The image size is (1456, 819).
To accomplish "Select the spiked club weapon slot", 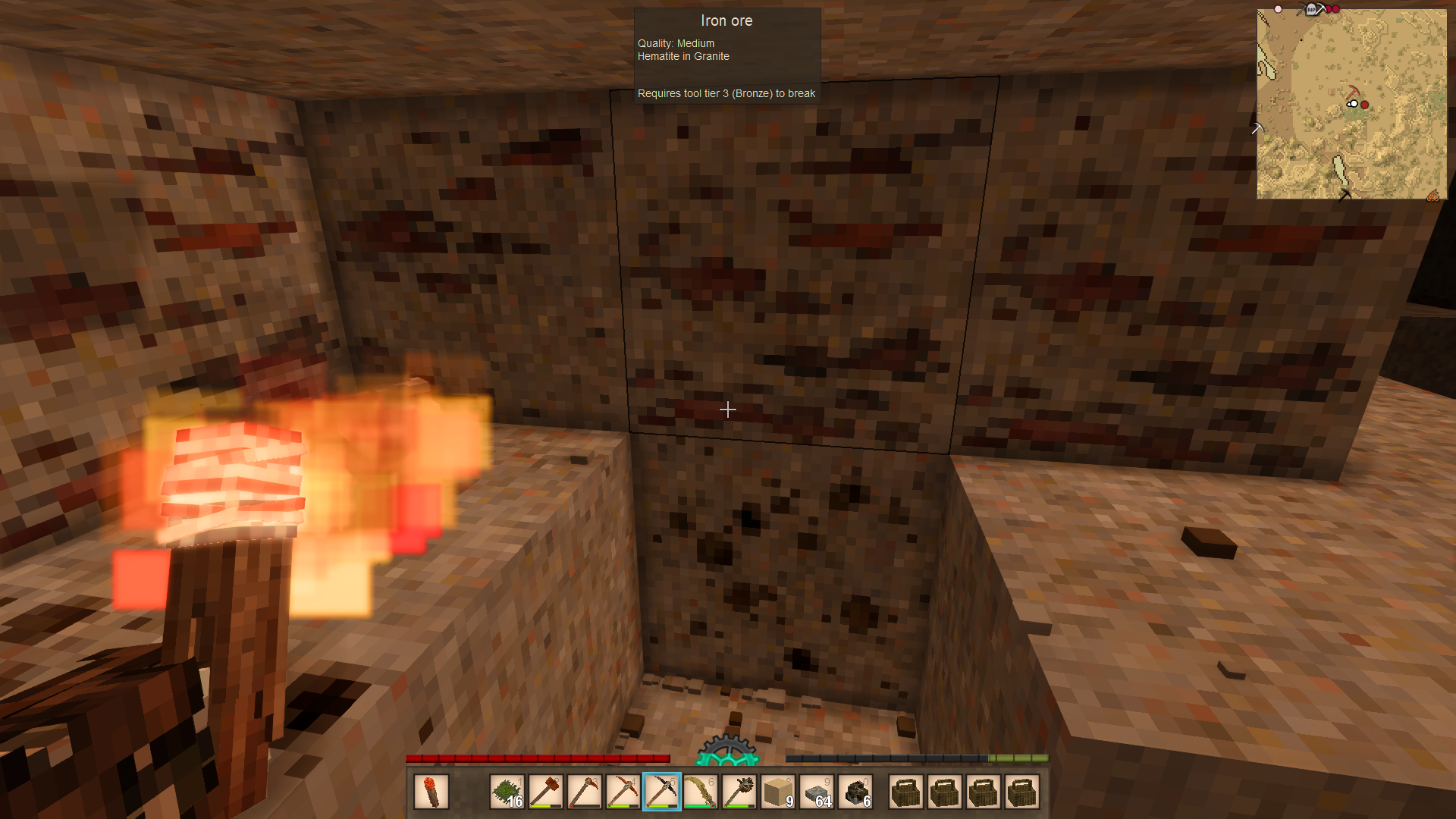I will pyautogui.click(x=739, y=792).
